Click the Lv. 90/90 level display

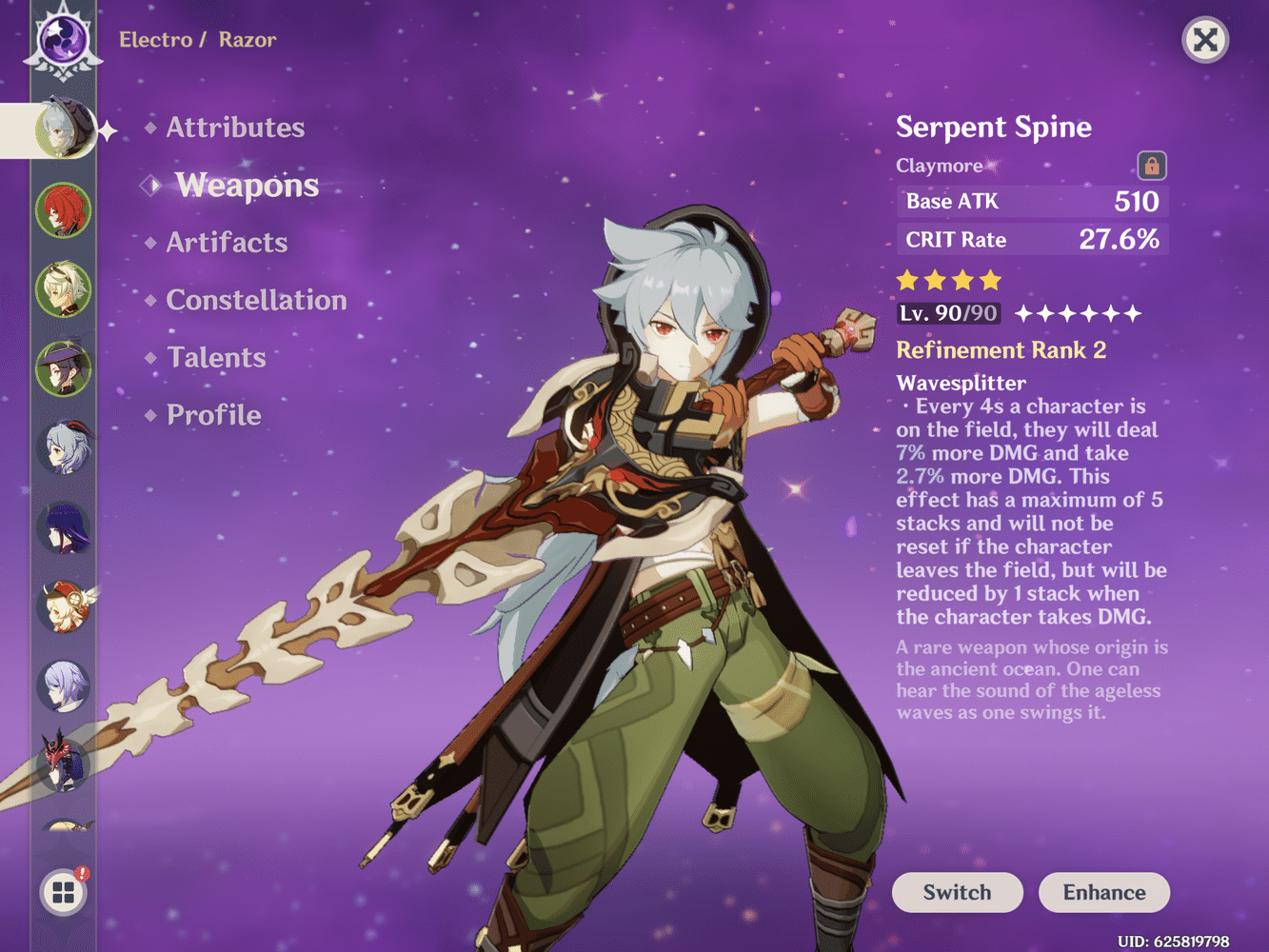947,313
